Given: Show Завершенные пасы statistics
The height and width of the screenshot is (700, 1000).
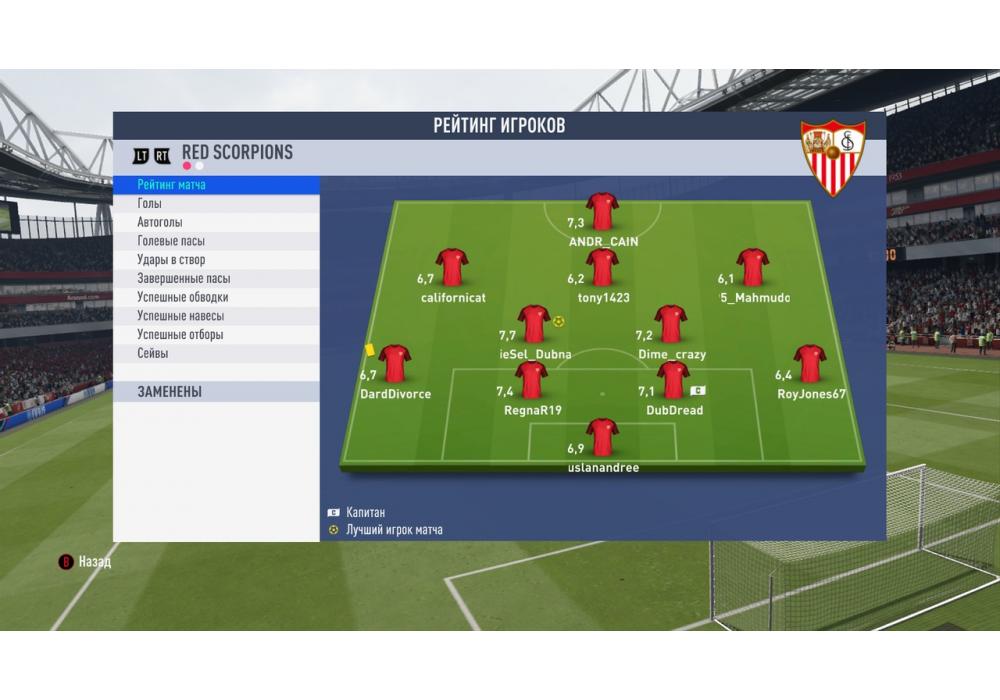Looking at the screenshot, I should (x=216, y=279).
